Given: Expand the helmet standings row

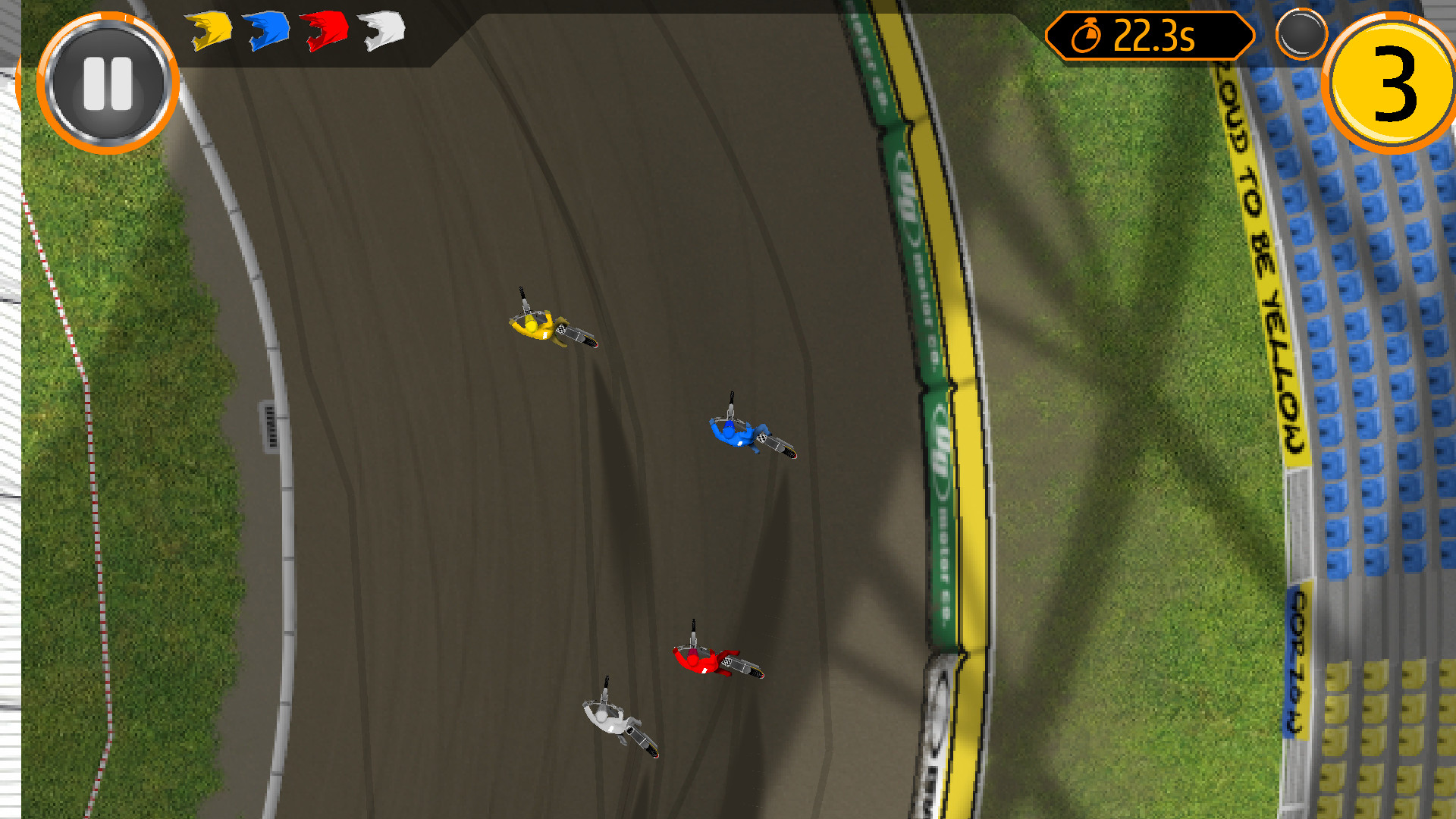Looking at the screenshot, I should click(x=296, y=32).
